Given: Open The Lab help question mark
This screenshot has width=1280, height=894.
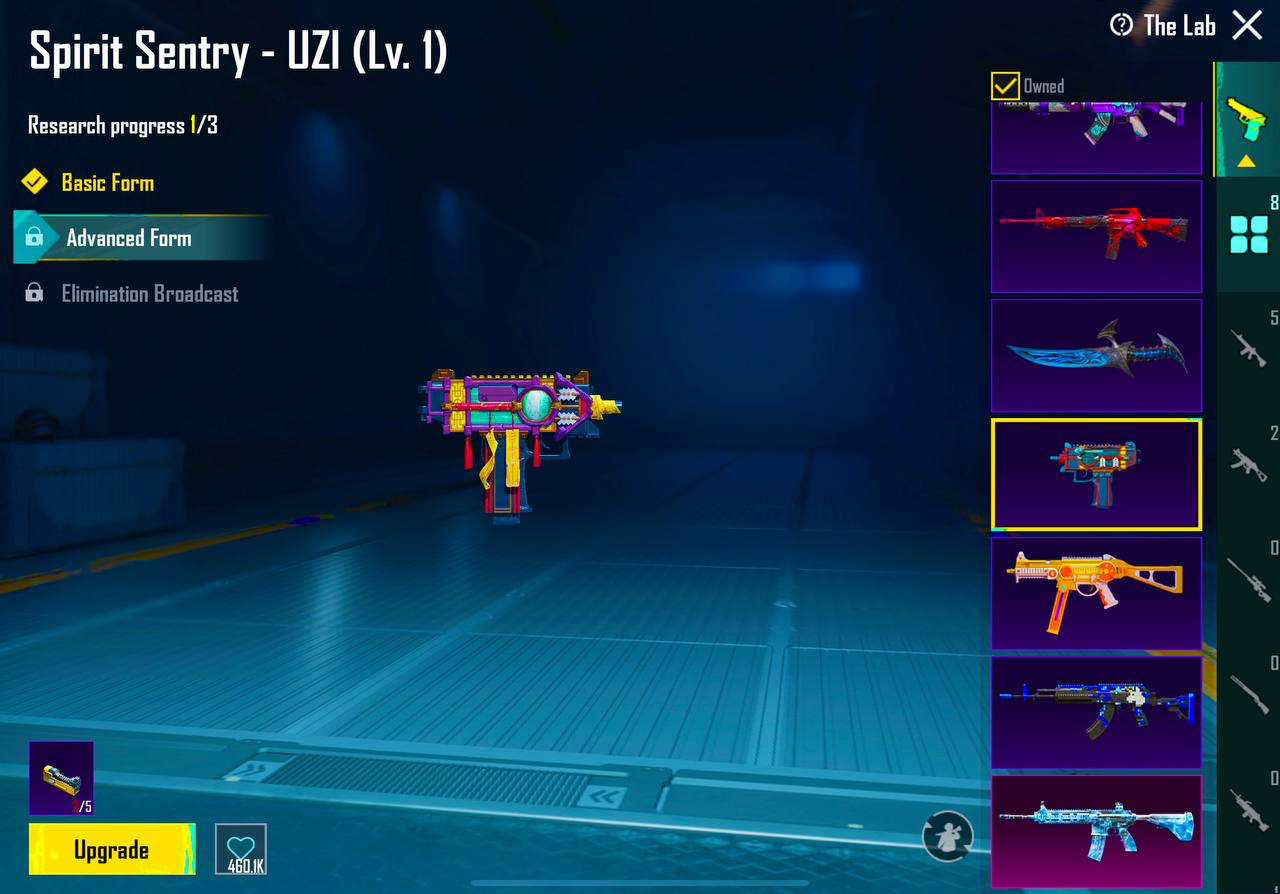Looking at the screenshot, I should pos(1122,25).
